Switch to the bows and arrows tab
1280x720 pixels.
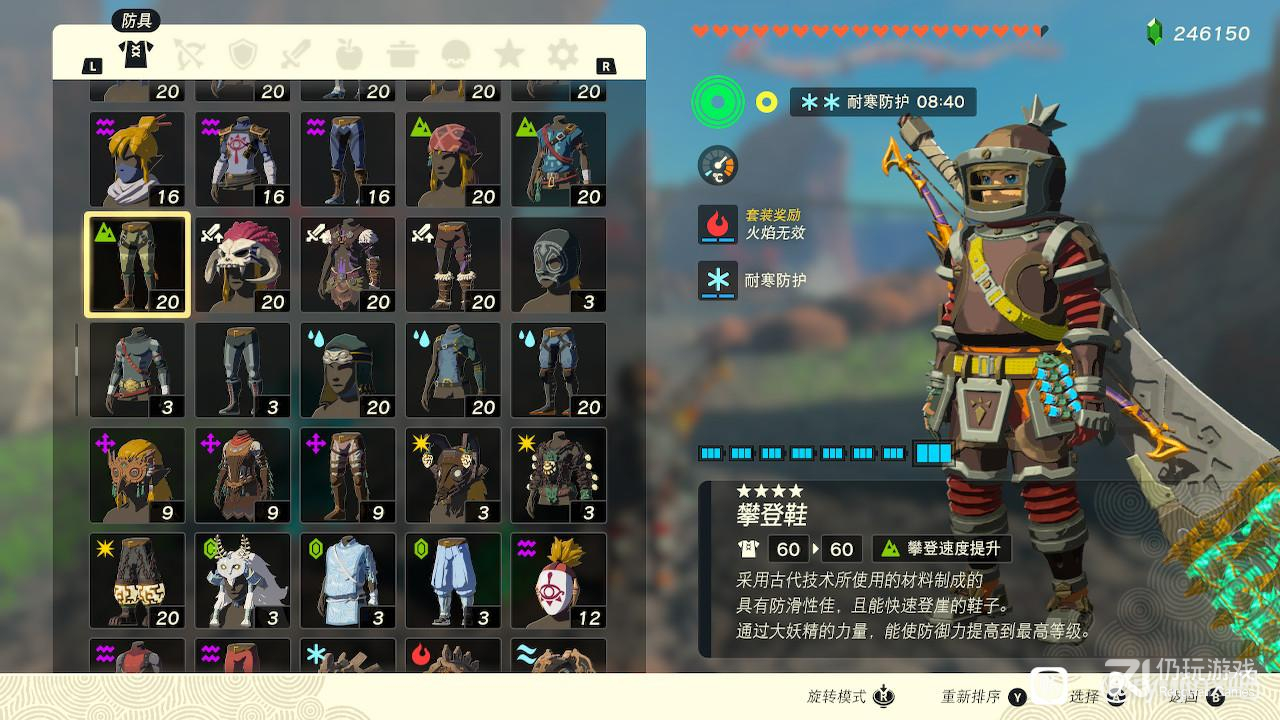(x=188, y=54)
